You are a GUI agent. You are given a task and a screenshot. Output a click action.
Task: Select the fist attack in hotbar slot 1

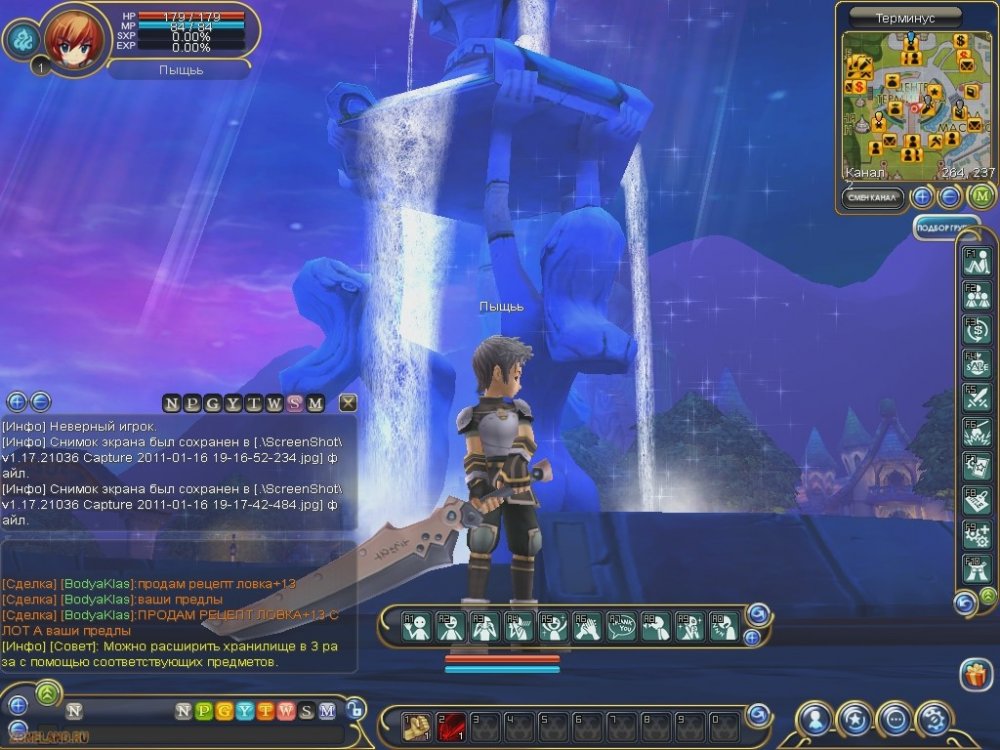pos(416,727)
